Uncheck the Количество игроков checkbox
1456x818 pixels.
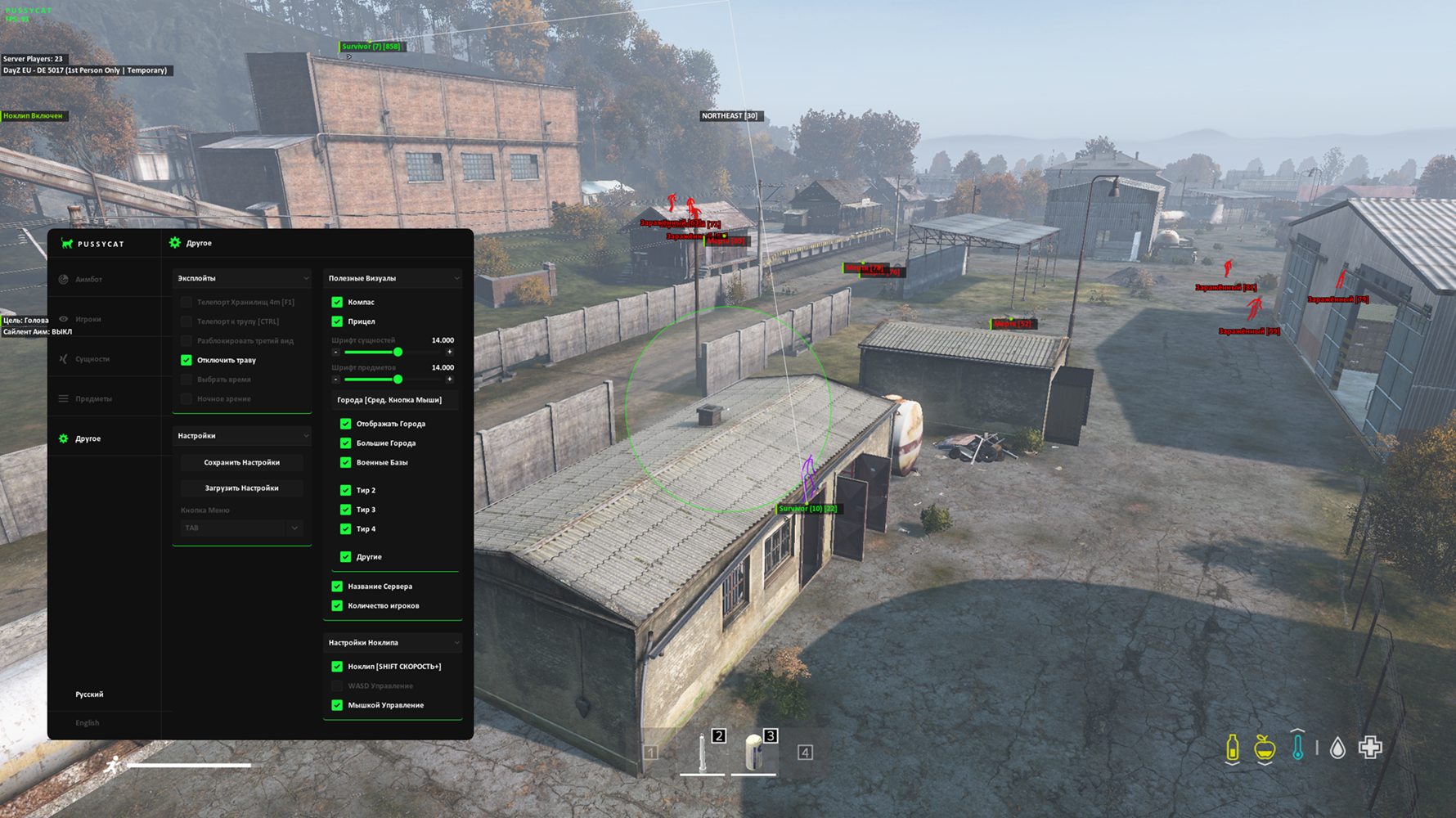(x=337, y=606)
